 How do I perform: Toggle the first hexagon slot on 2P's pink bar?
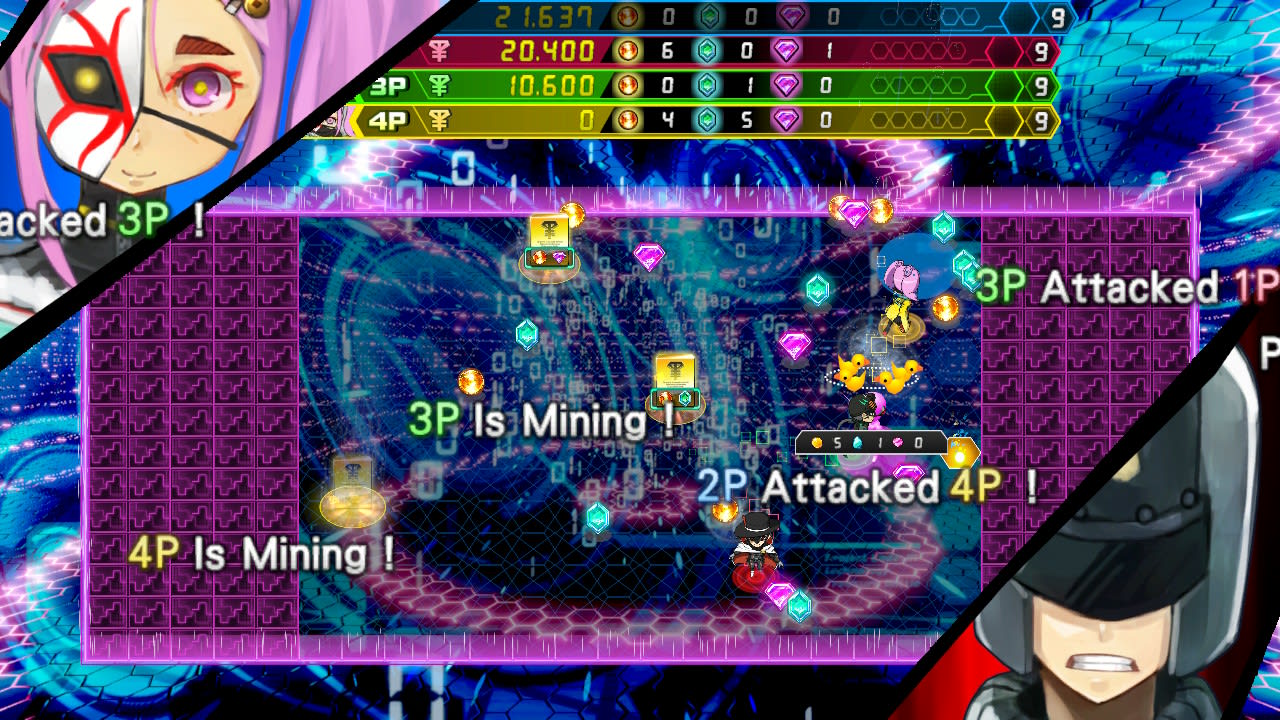point(878,49)
